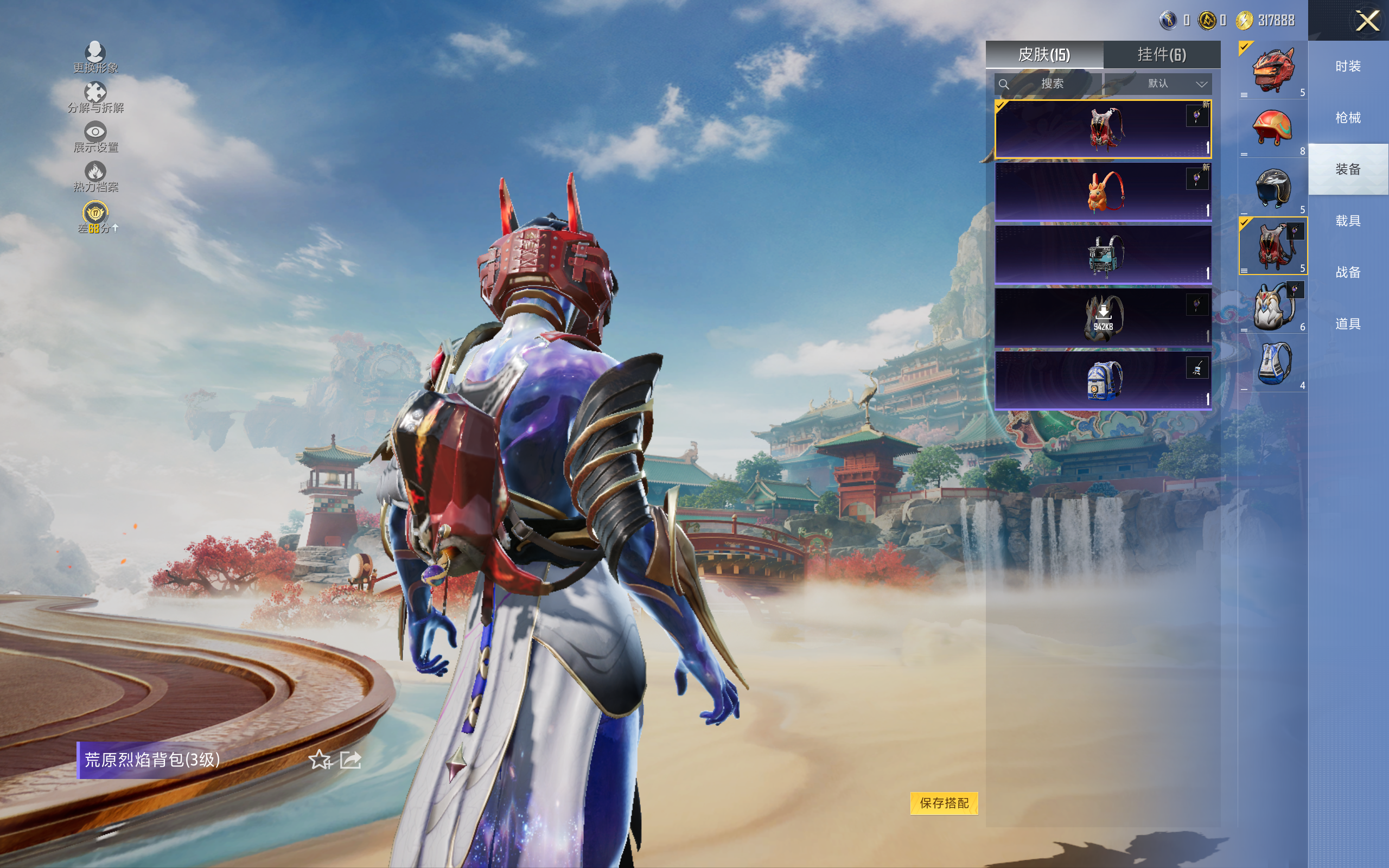Open the 载具 category
The height and width of the screenshot is (868, 1389).
1348,221
